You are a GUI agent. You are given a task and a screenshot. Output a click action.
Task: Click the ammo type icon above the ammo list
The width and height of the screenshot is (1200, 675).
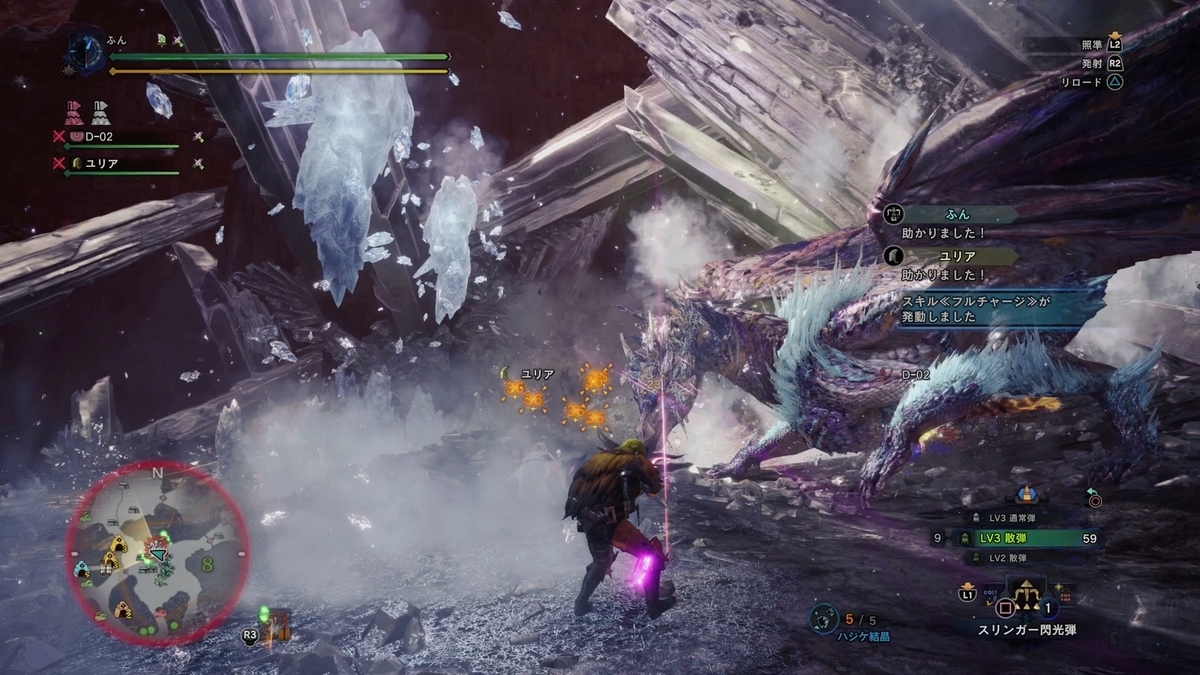pyautogui.click(x=1027, y=494)
